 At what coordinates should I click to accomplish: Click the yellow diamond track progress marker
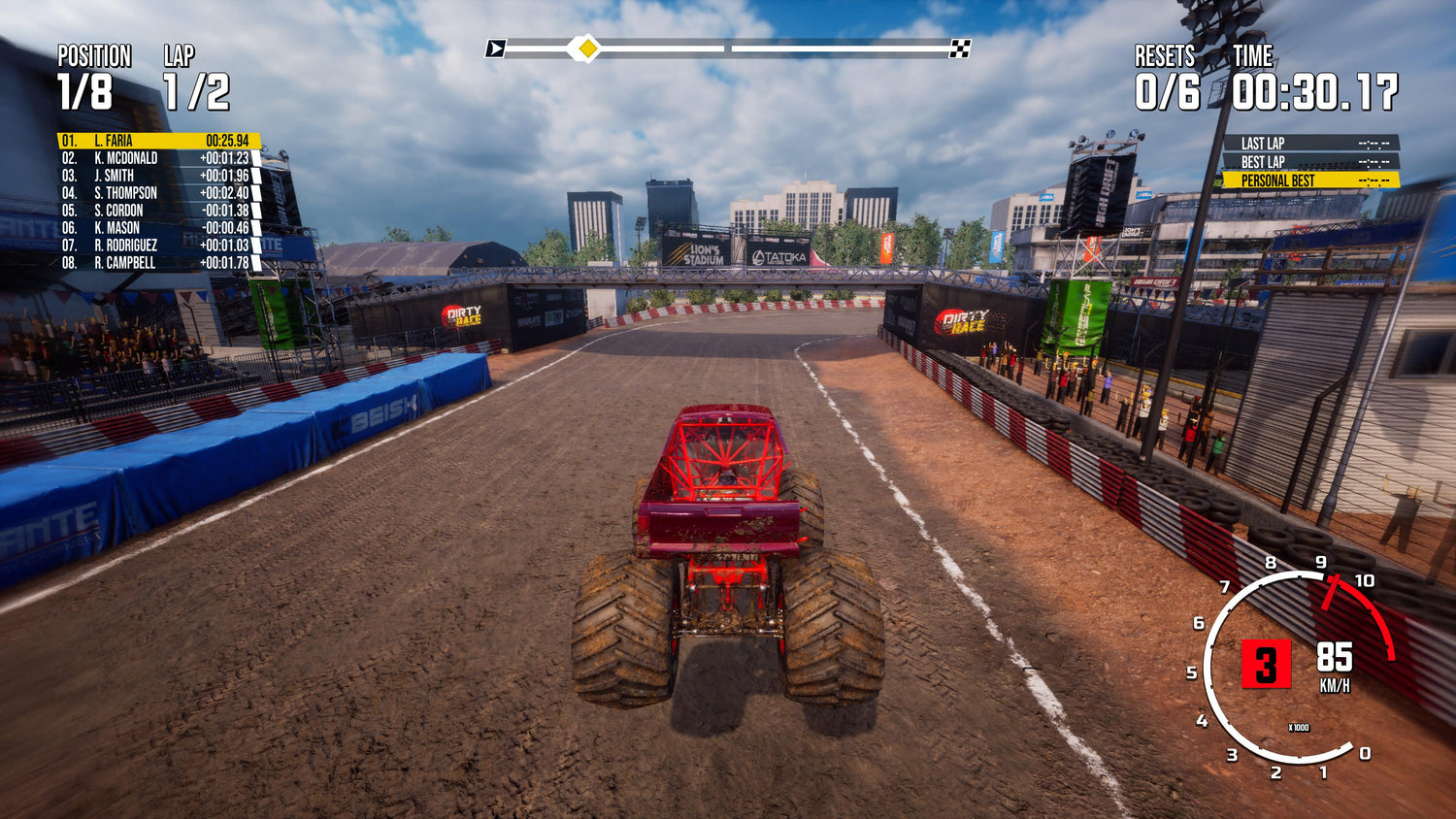(x=585, y=48)
